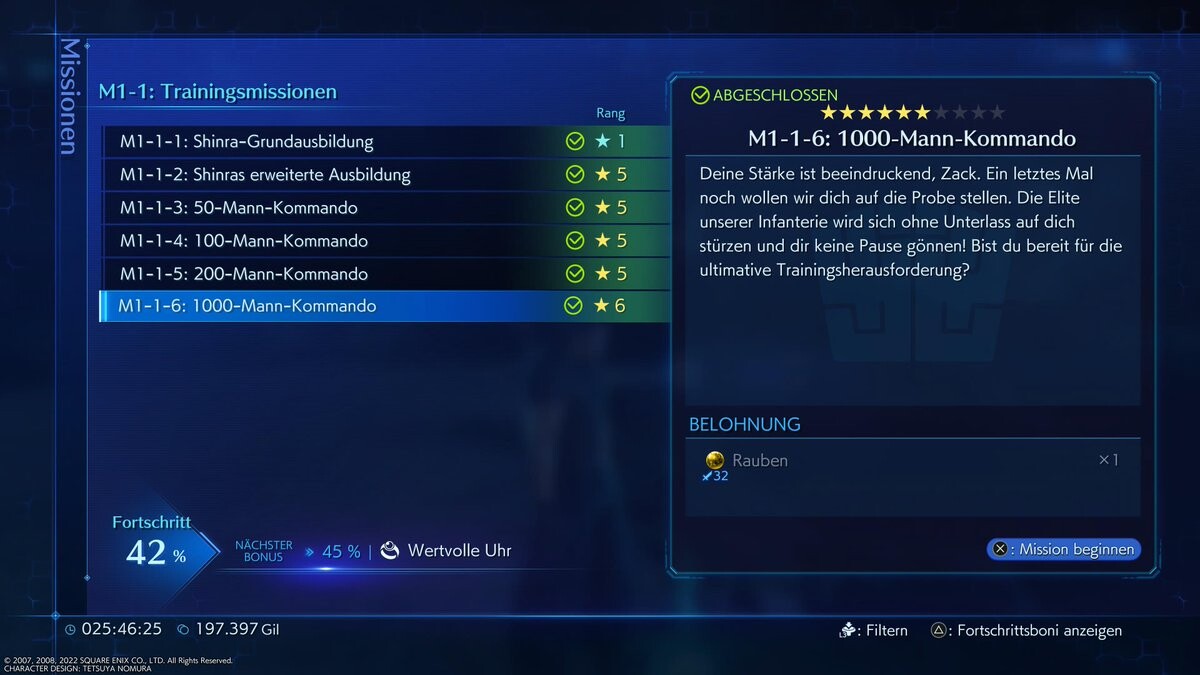Select mission M1-1-1 Shinra-Grundausbildung
Viewport: 1200px width, 675px height.
[385, 142]
